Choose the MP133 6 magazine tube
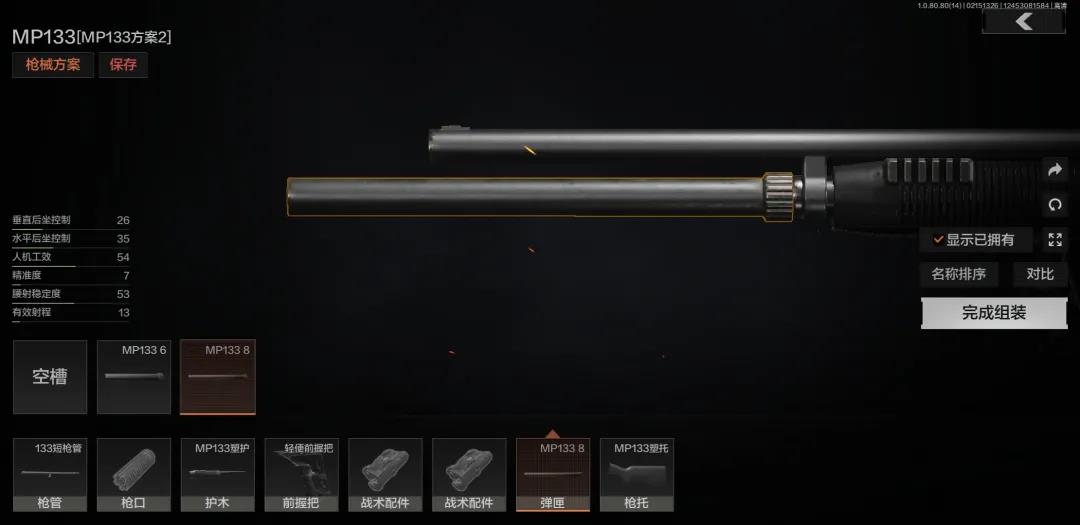 click(134, 377)
